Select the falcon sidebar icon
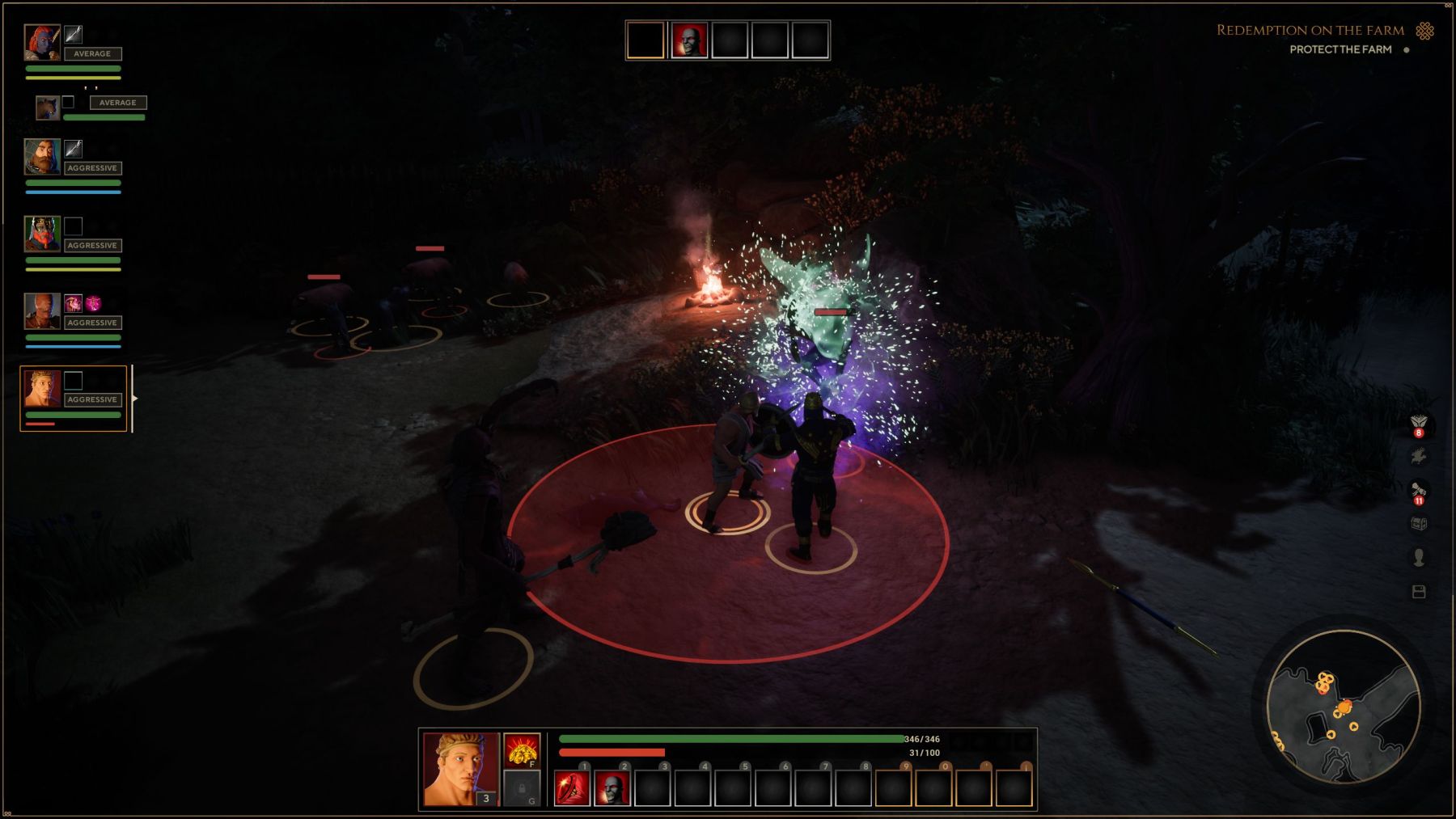 tap(1417, 456)
